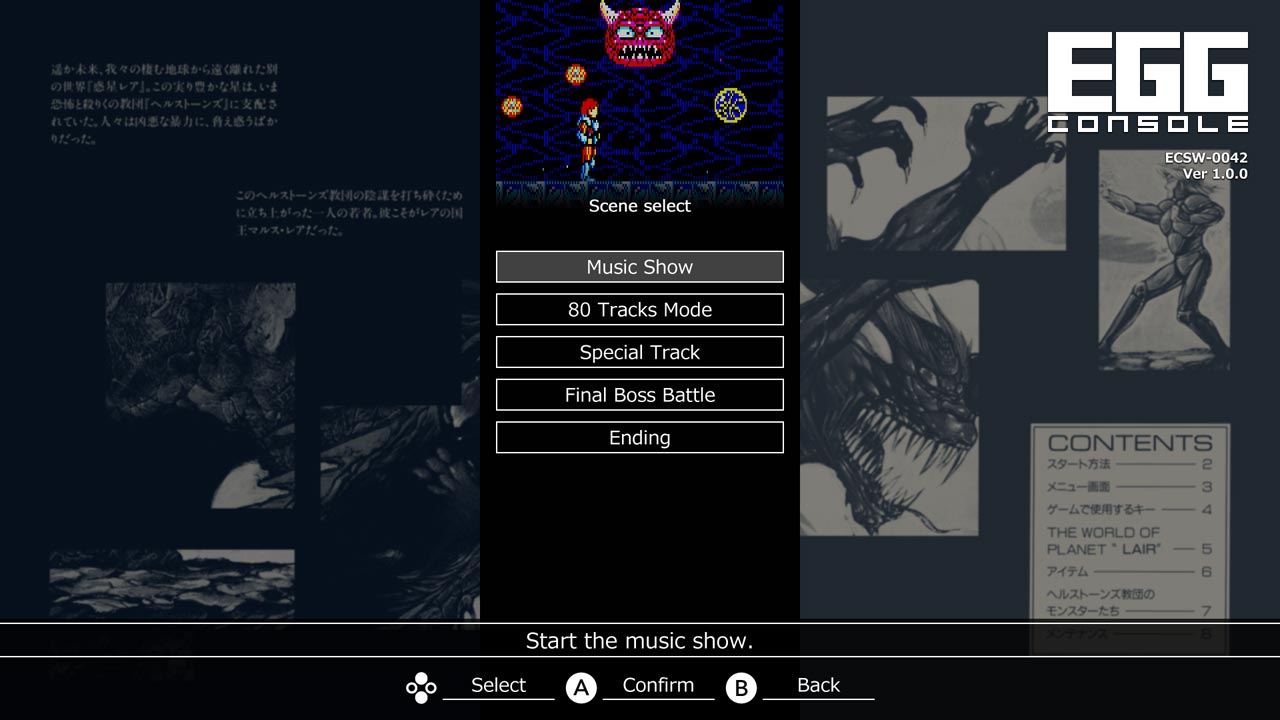This screenshot has width=1280, height=720.
Task: Click the Start the music show status text
Action: point(640,641)
